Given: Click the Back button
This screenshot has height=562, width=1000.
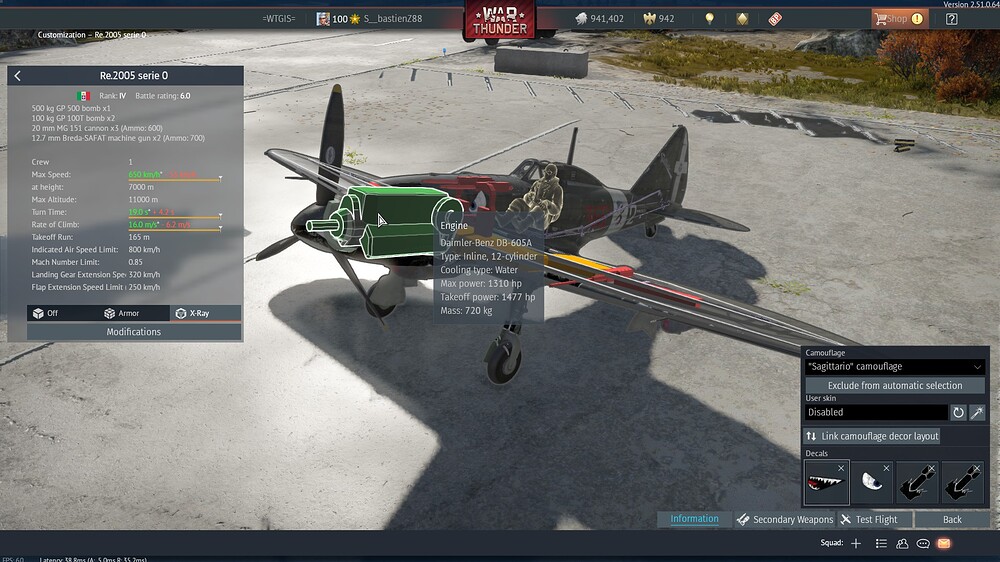Looking at the screenshot, I should tap(952, 519).
